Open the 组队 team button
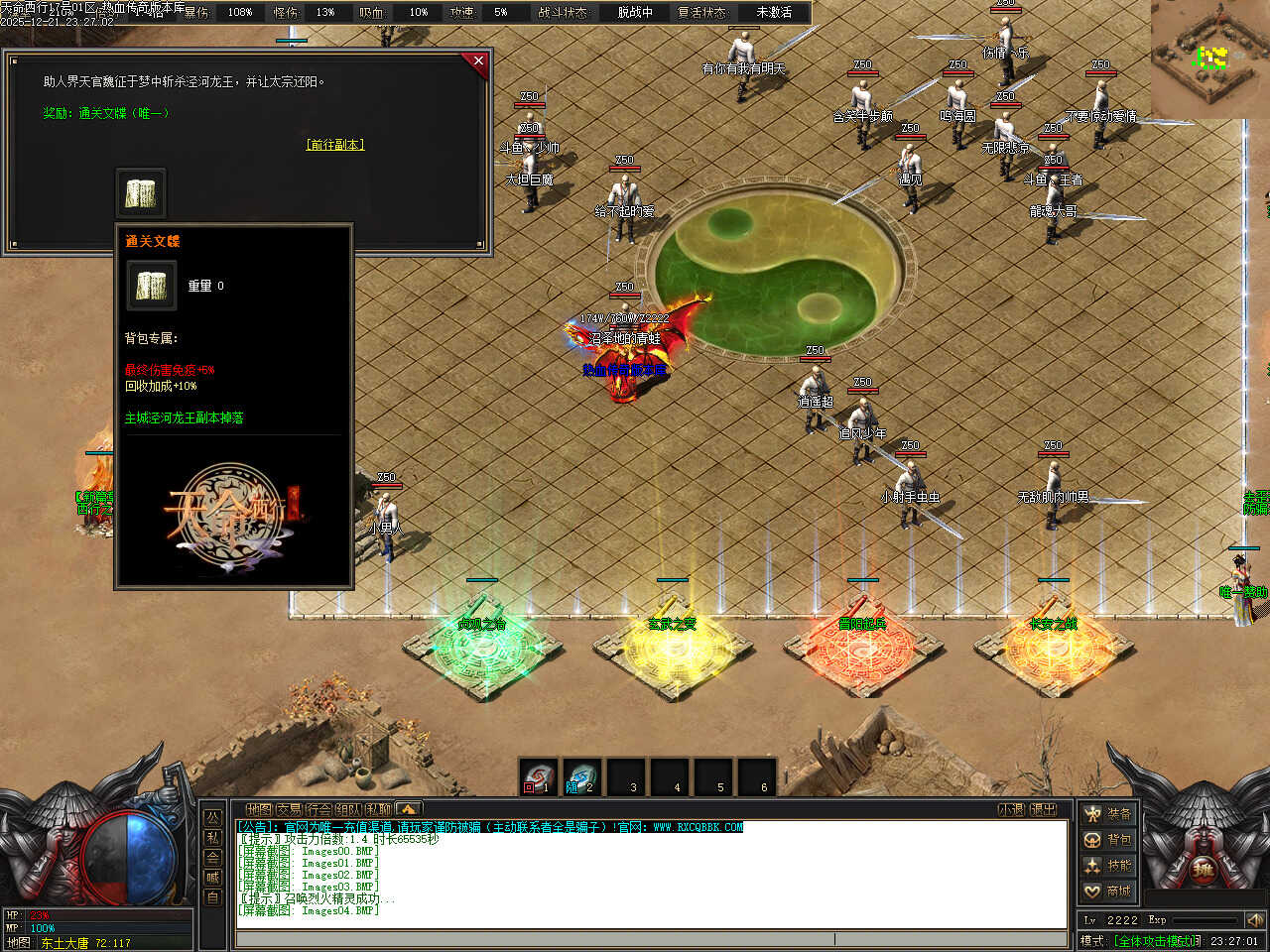1270x952 pixels. tap(348, 809)
